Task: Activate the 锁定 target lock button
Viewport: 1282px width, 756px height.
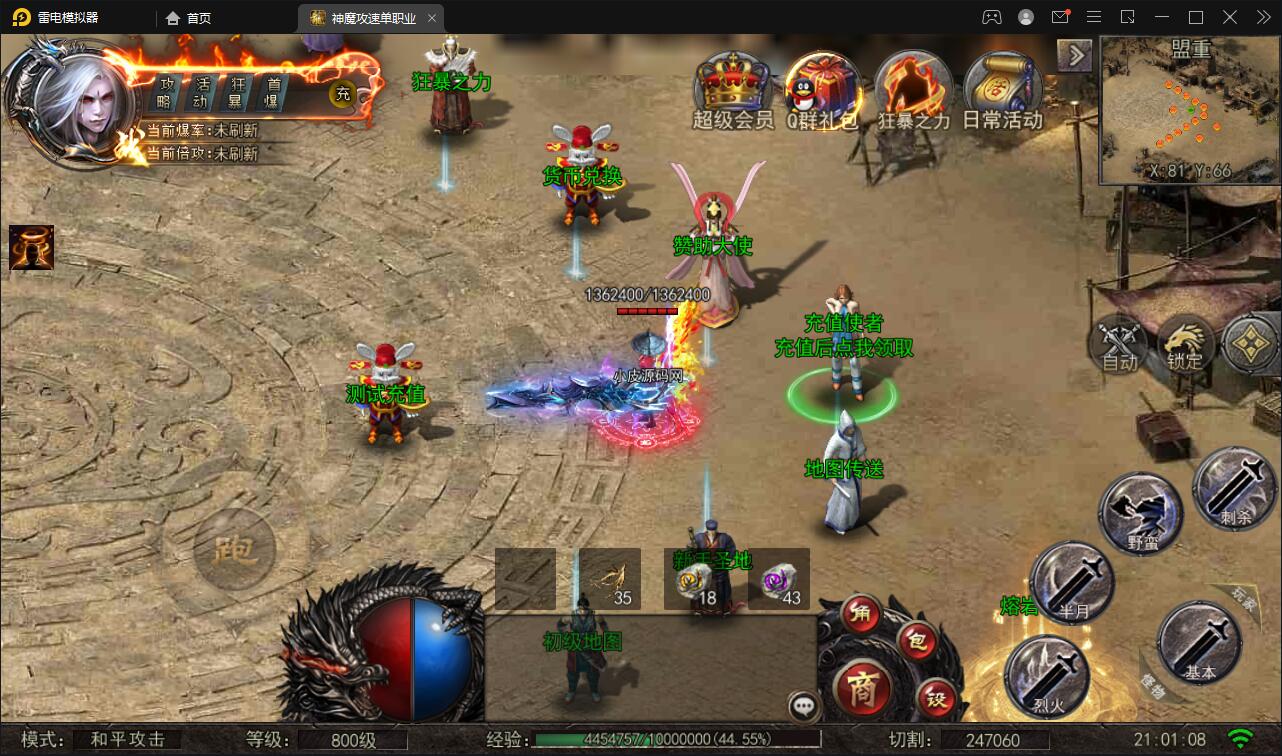Action: [x=1186, y=343]
